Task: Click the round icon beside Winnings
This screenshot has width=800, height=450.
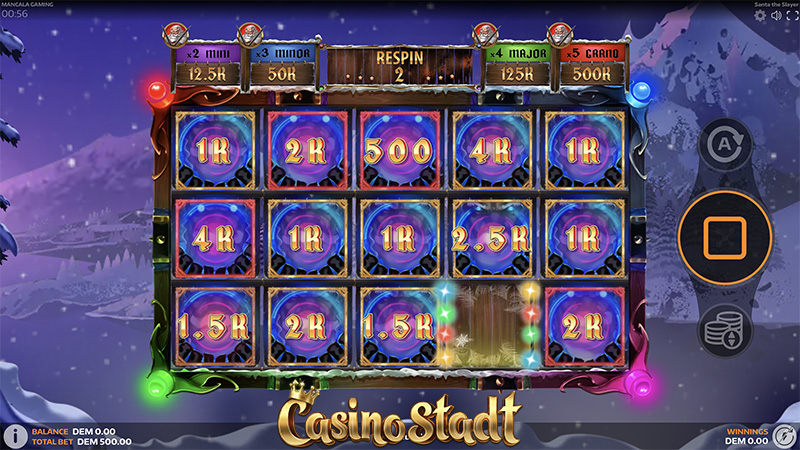Action: tap(785, 436)
